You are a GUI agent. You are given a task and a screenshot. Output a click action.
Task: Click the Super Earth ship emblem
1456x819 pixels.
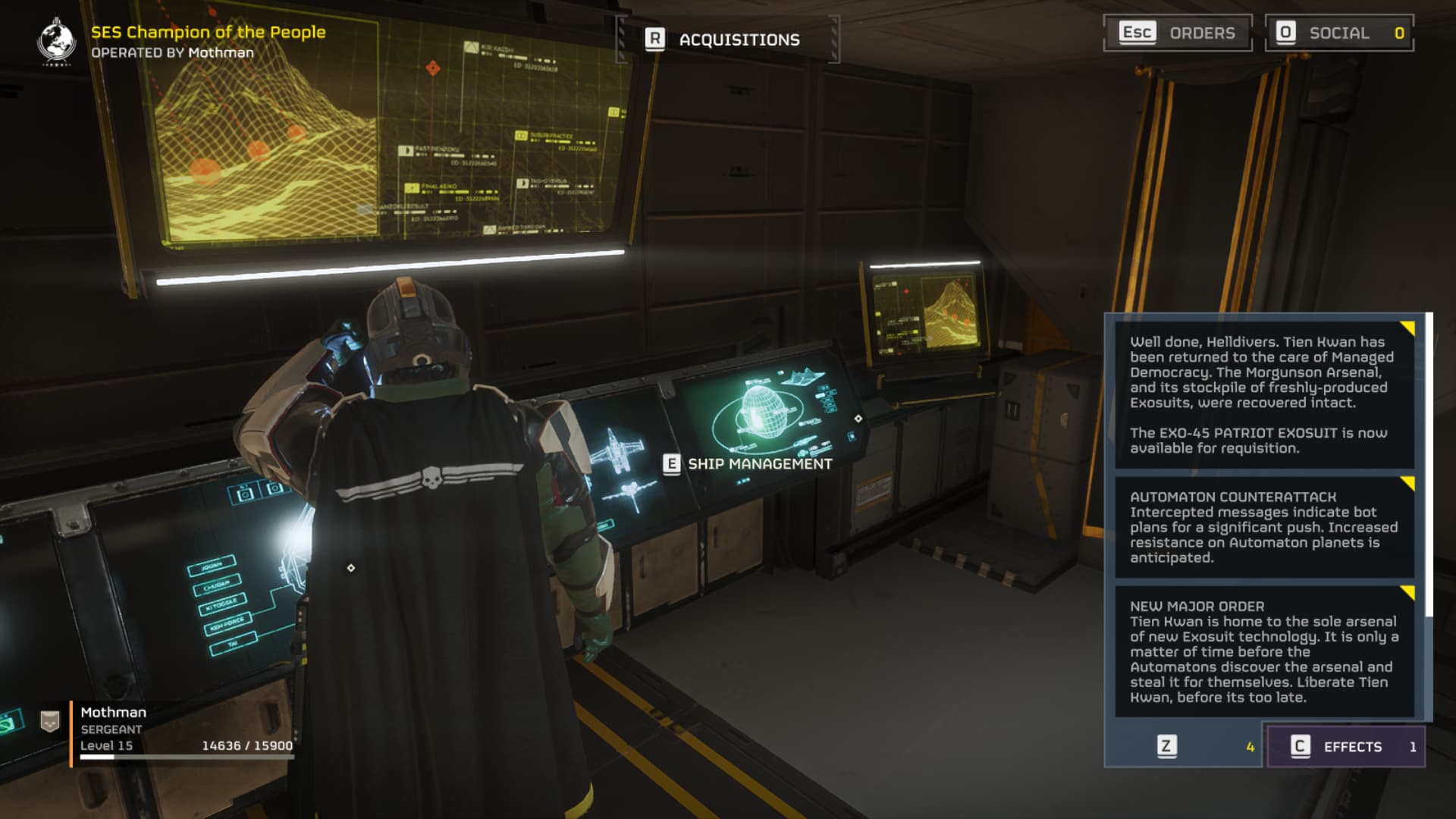(x=56, y=41)
